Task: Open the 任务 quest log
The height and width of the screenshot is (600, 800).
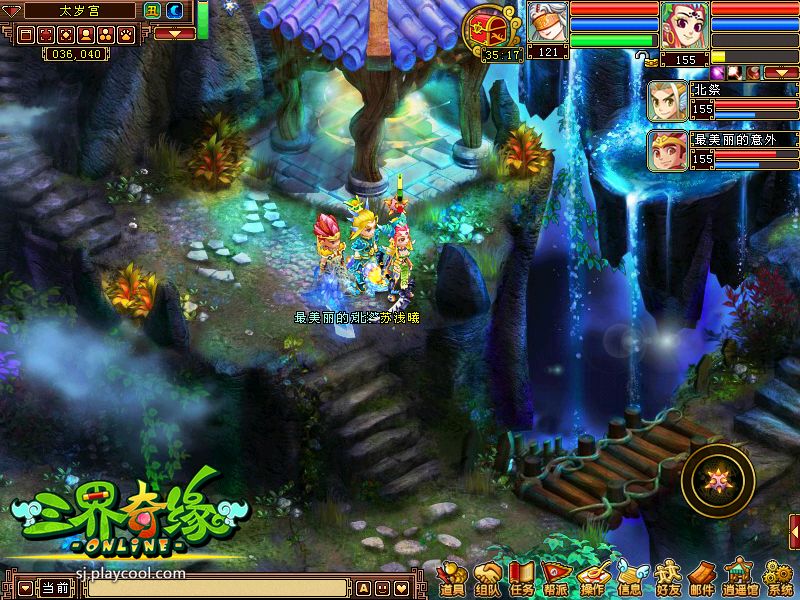Action: (522, 579)
